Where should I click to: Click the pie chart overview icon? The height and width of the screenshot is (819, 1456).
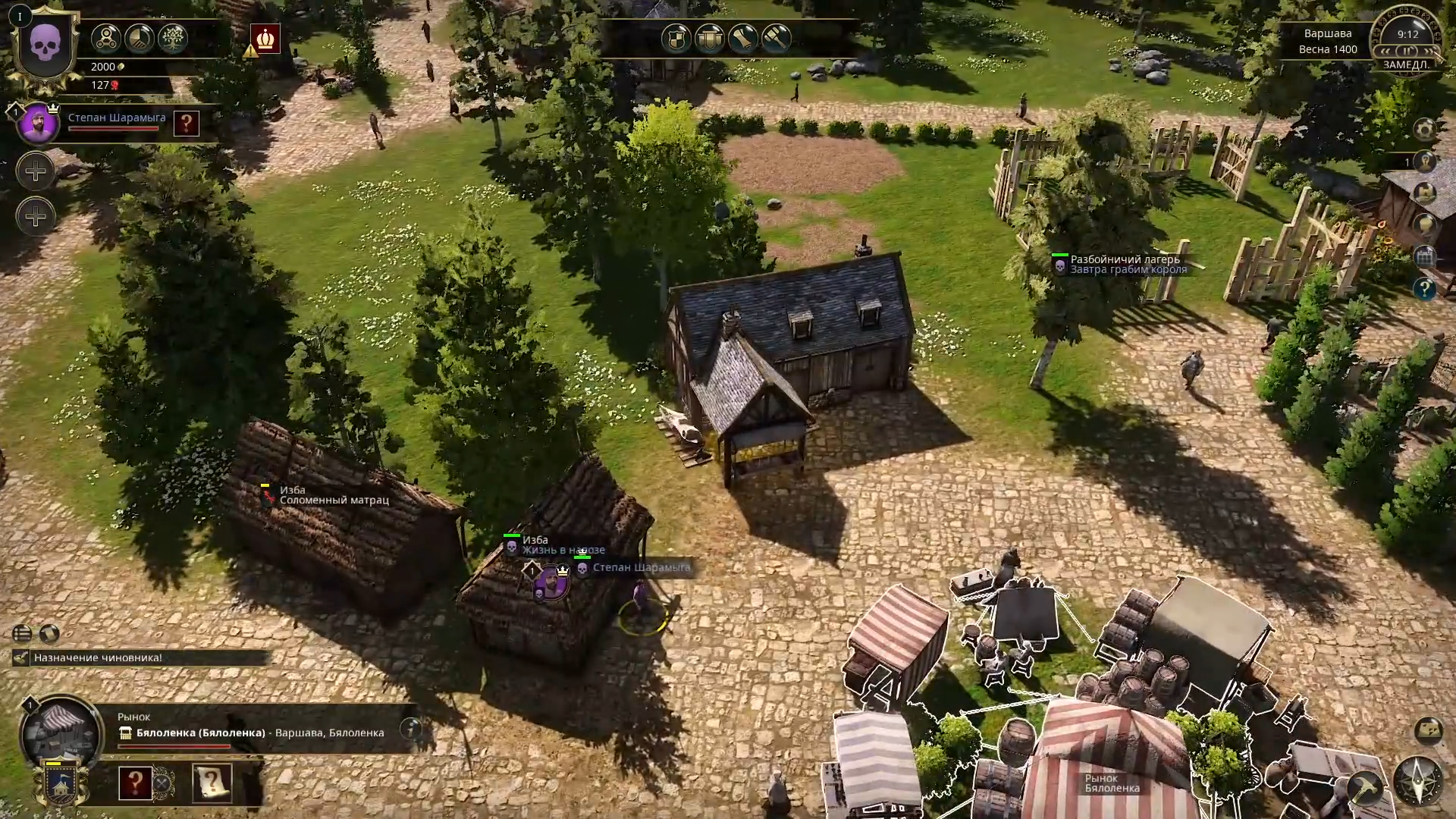point(139,39)
